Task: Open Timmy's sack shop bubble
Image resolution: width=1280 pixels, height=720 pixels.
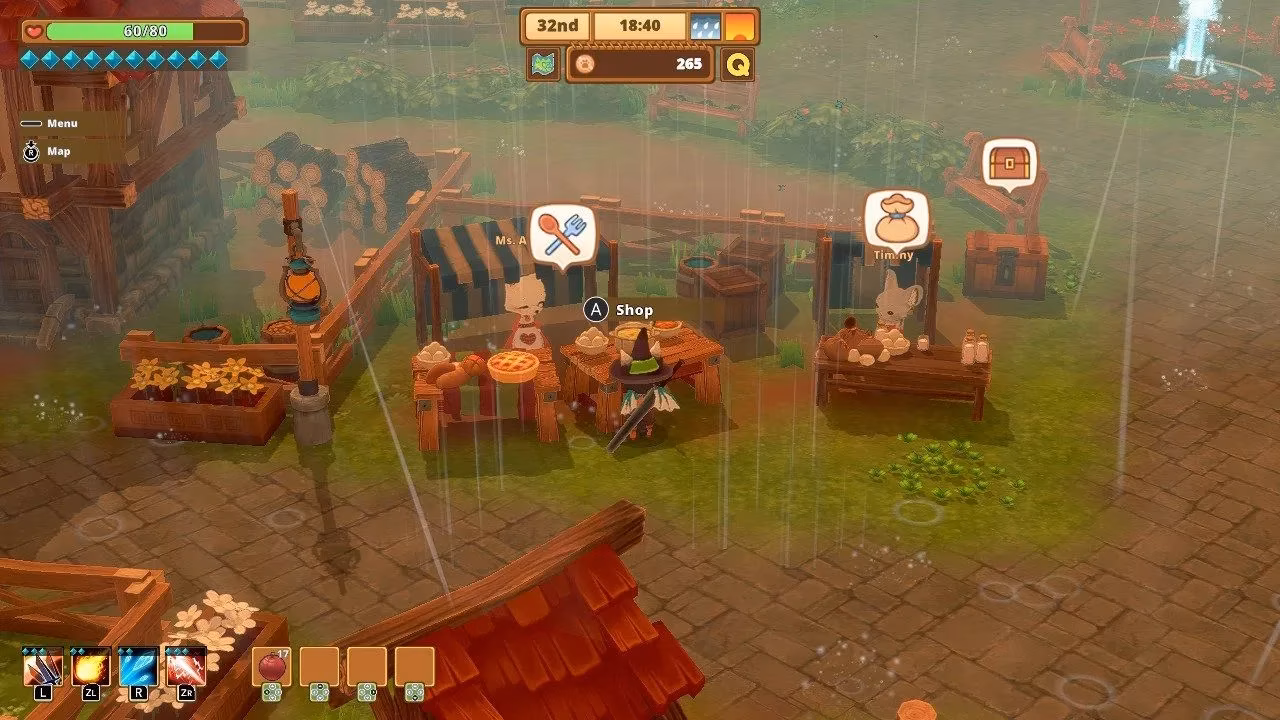Action: click(896, 221)
